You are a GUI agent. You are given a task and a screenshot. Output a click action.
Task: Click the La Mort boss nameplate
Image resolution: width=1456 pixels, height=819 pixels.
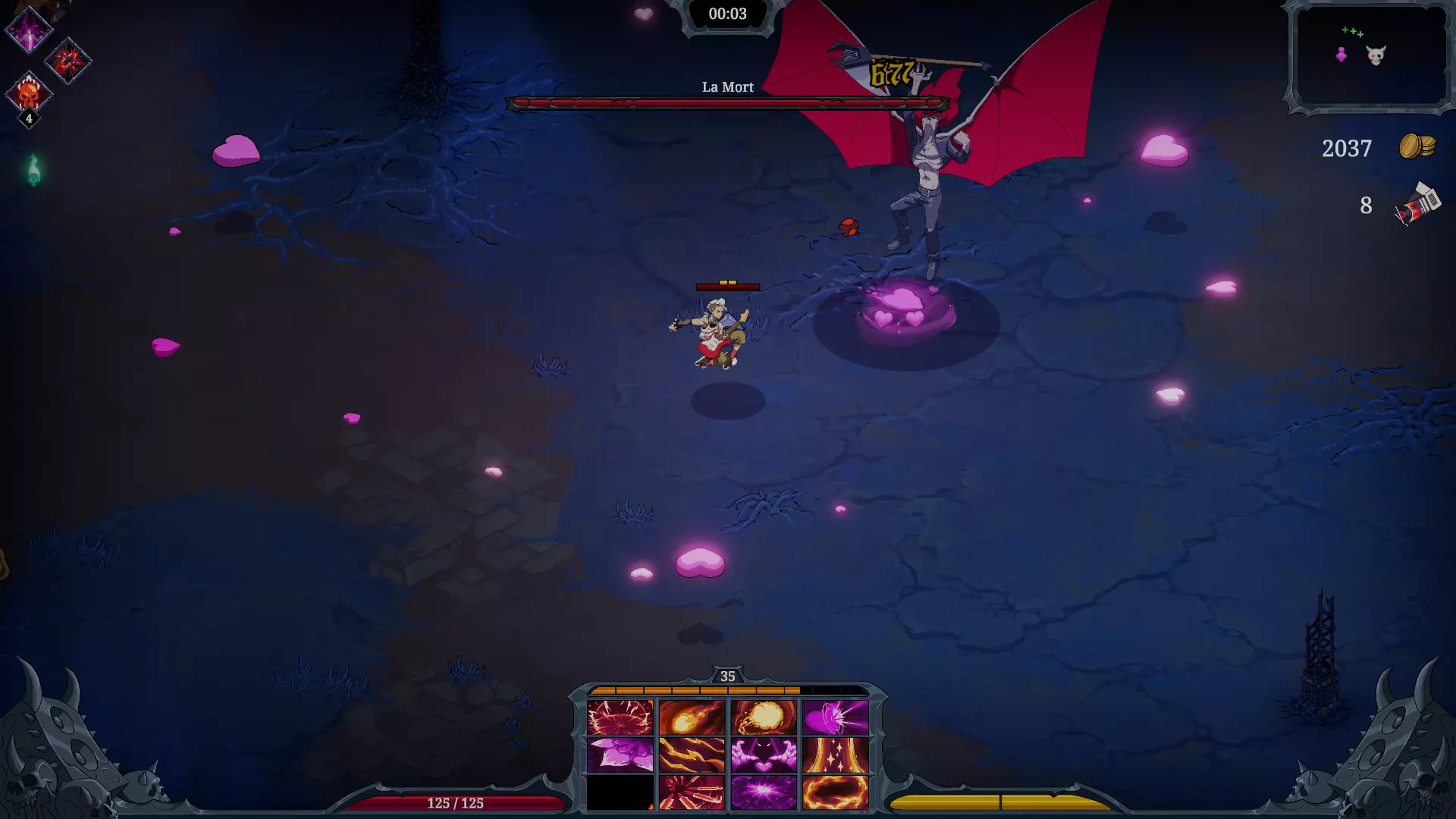pyautogui.click(x=728, y=87)
